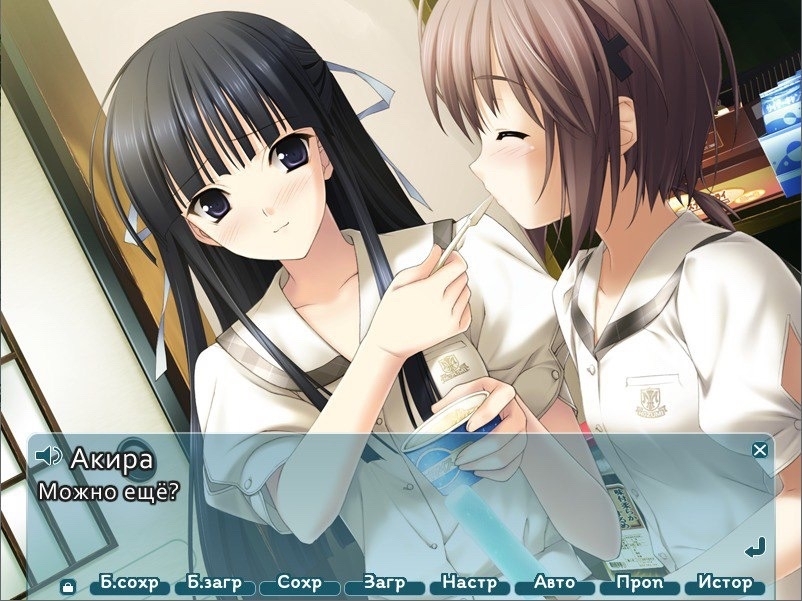Click the quick save button Б.сохр
The width and height of the screenshot is (802, 601).
tap(129, 583)
